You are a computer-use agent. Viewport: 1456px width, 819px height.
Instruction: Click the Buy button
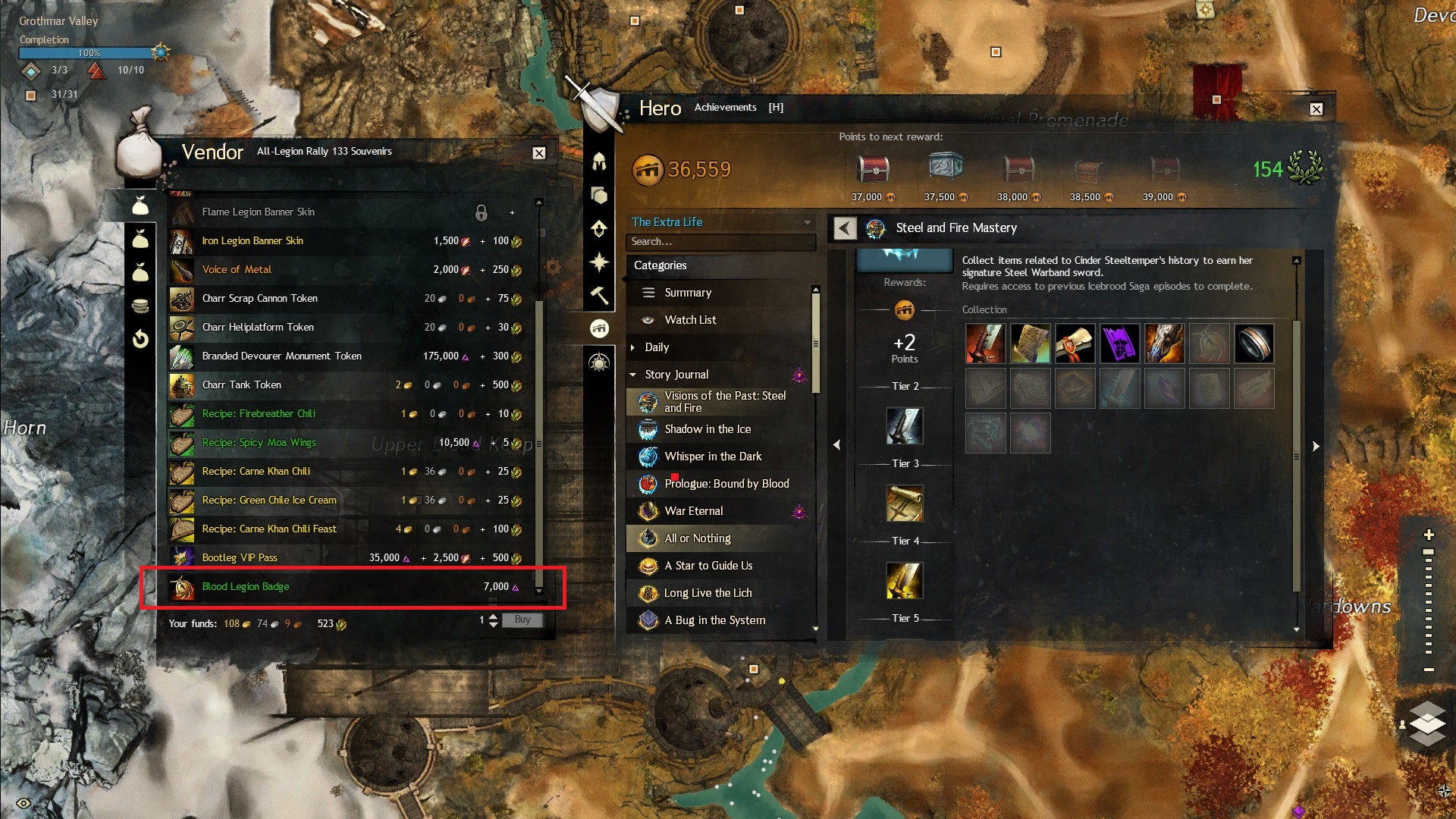click(x=522, y=620)
